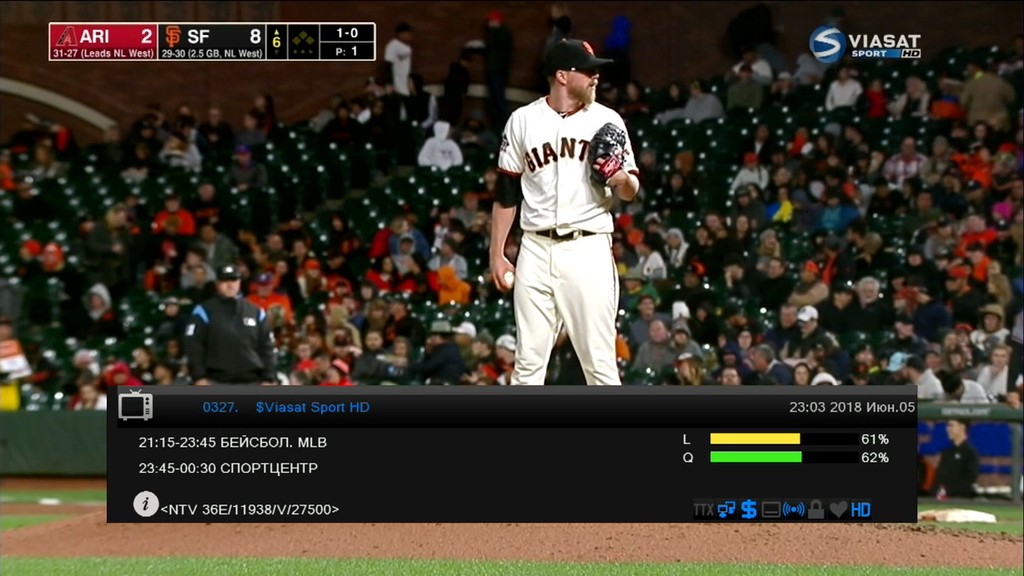Click the info "i" icon
Image resolution: width=1024 pixels, height=576 pixels.
click(x=146, y=504)
